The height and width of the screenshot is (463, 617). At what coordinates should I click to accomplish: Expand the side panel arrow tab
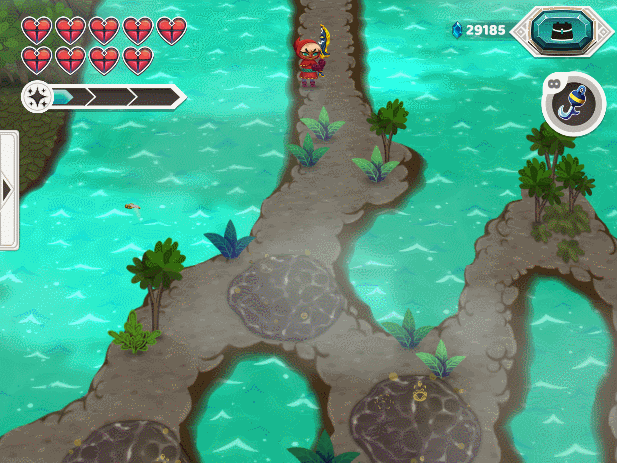pyautogui.click(x=8, y=190)
